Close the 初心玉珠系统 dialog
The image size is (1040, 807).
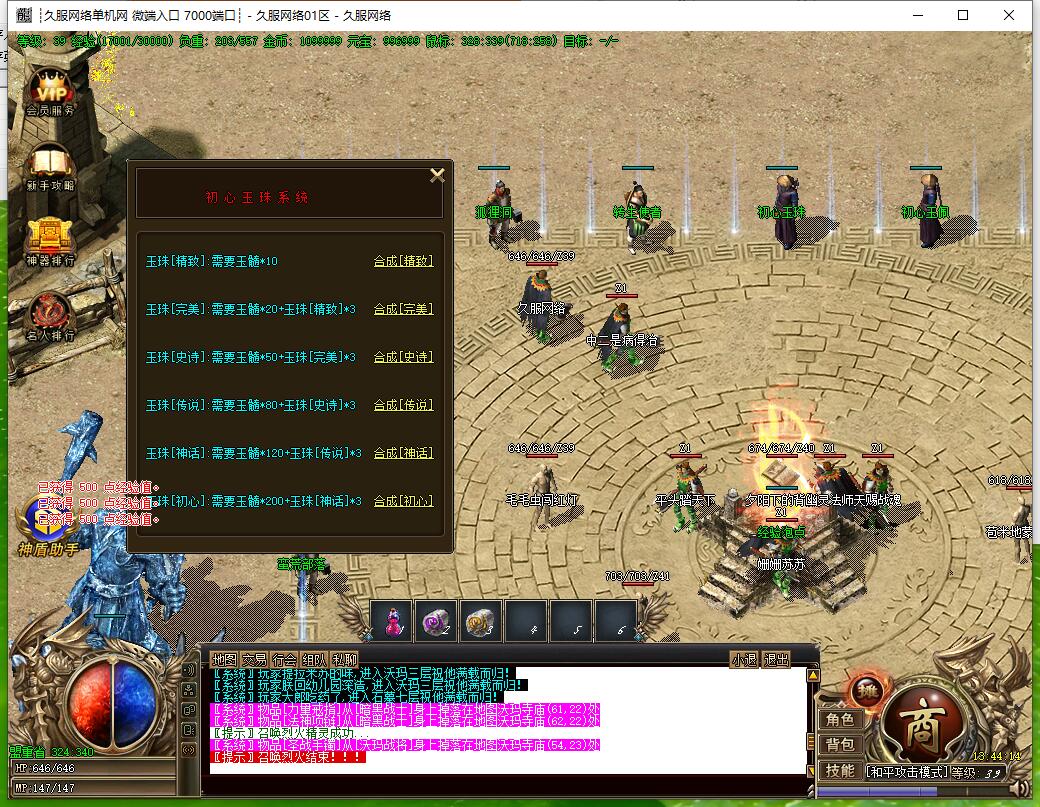point(437,175)
